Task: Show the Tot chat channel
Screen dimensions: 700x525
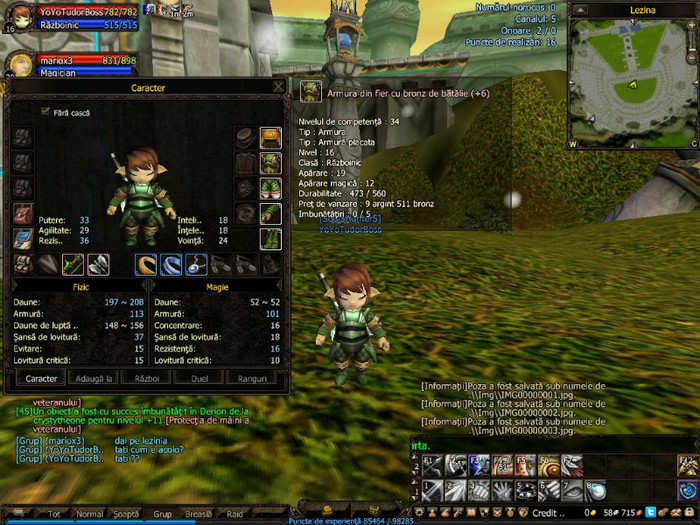Action: (x=55, y=513)
